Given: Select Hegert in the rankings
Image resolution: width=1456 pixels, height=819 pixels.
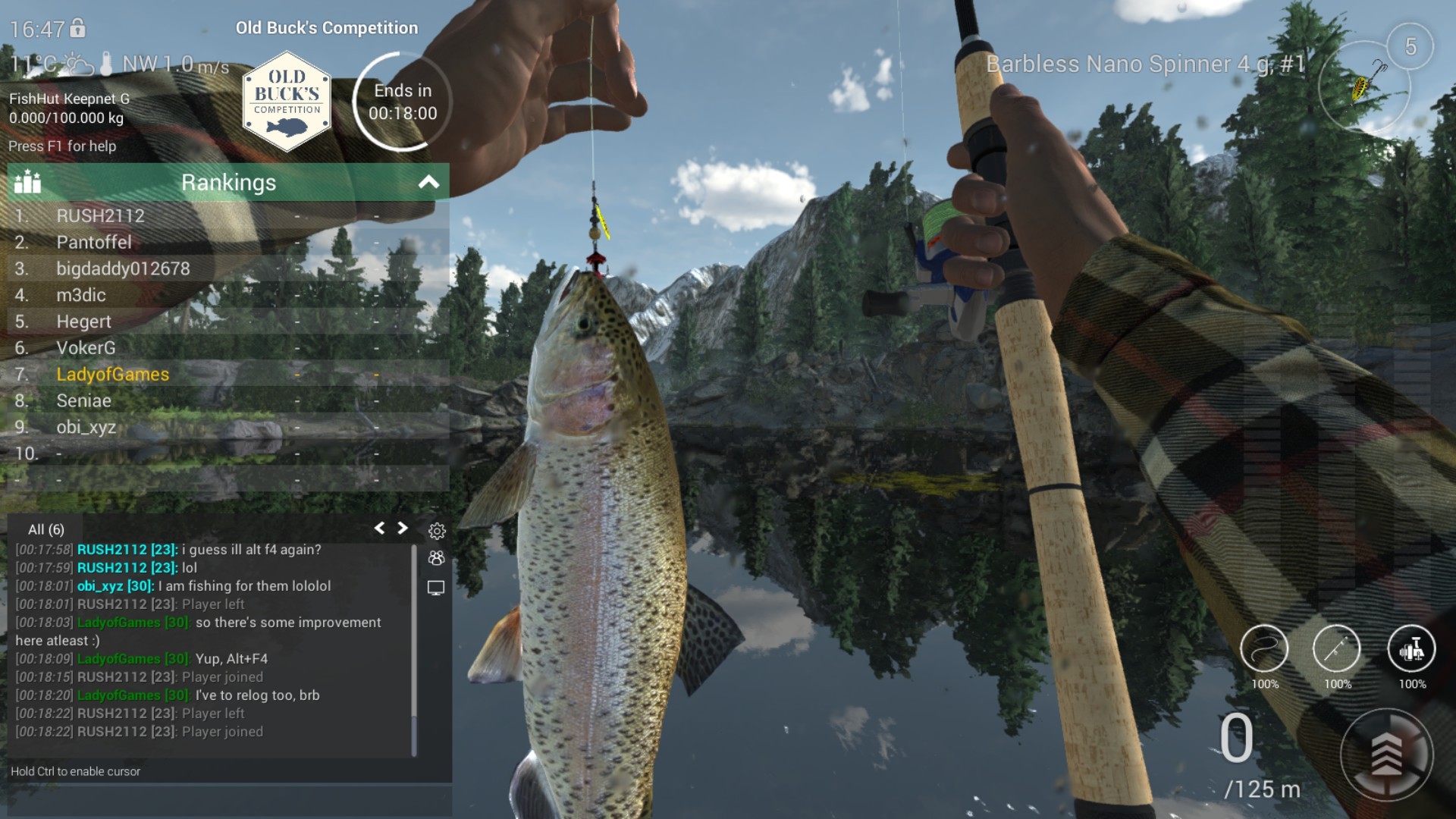Looking at the screenshot, I should coord(83,322).
